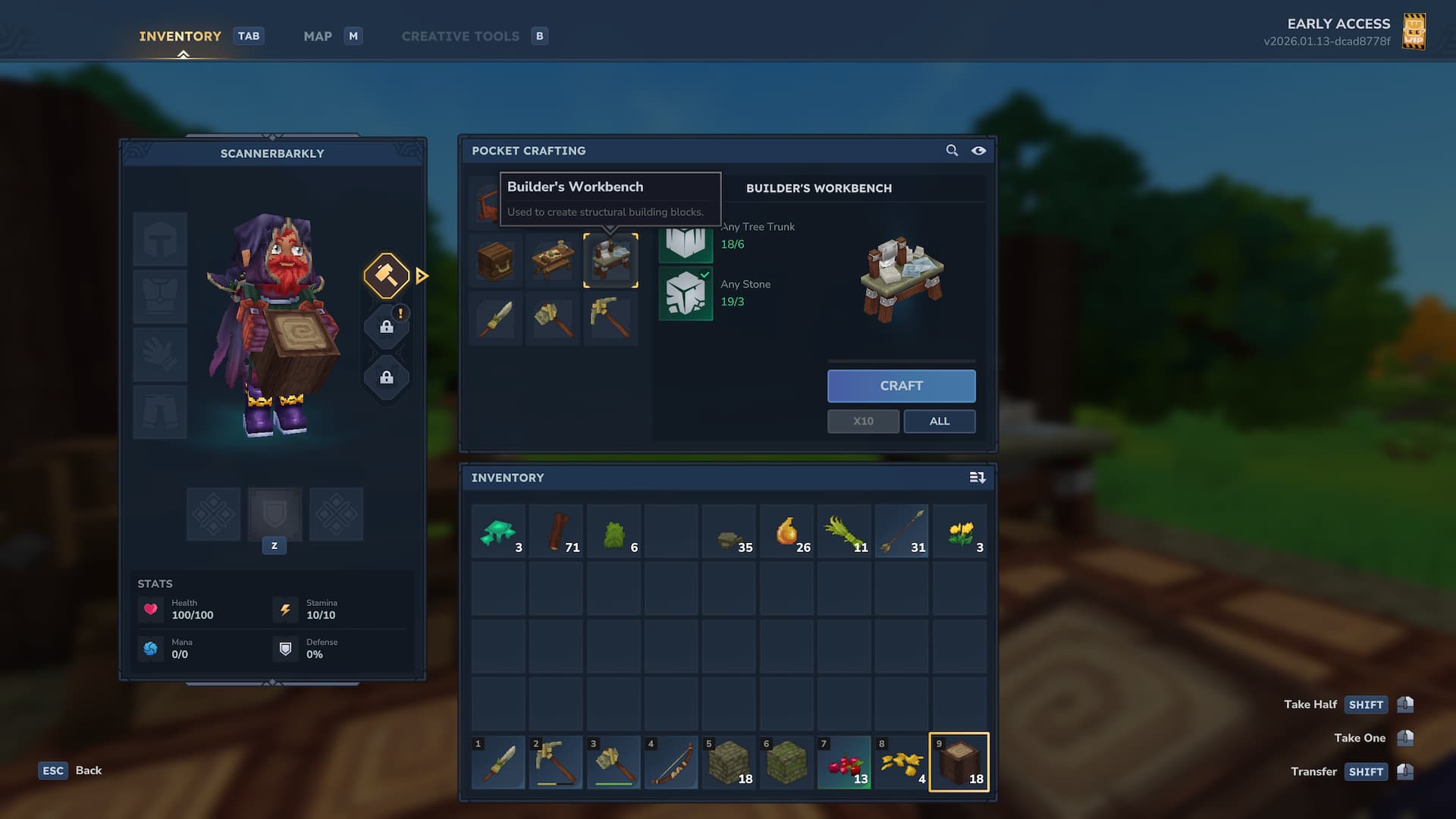The image size is (1456, 819).
Task: Pick the stone rubble stack of 35
Action: [730, 532]
